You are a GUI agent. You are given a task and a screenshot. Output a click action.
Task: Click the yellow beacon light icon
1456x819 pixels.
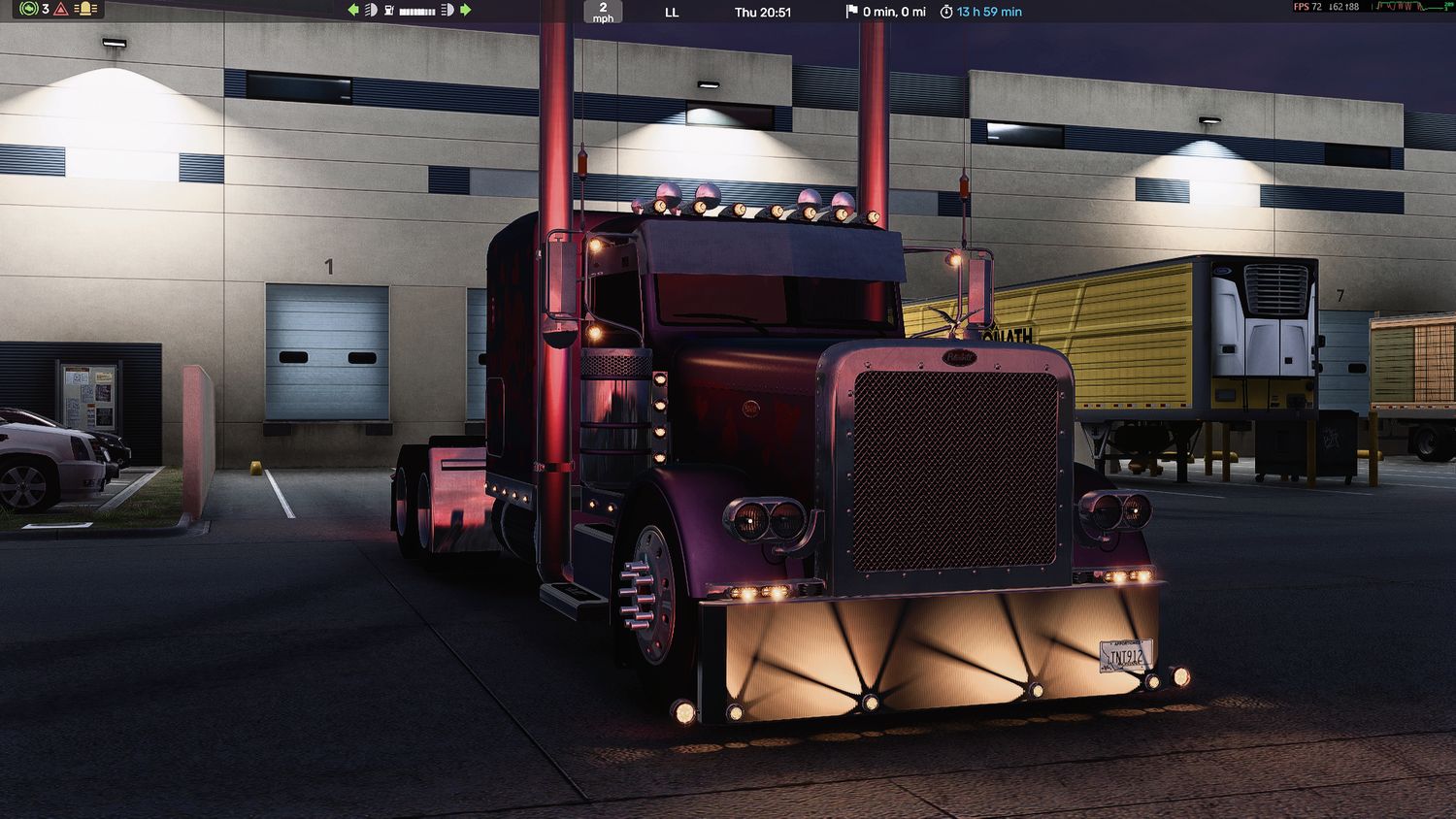(x=85, y=9)
